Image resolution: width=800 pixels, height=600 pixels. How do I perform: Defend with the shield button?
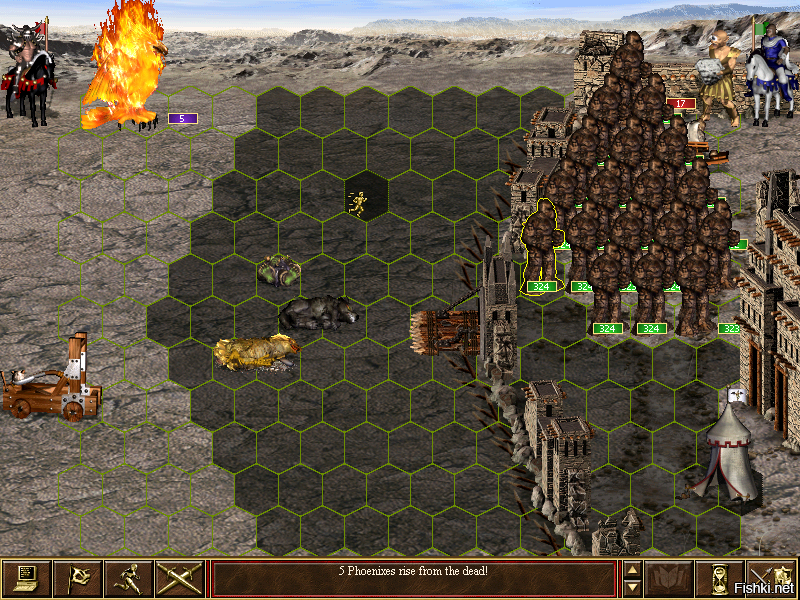coord(771,578)
